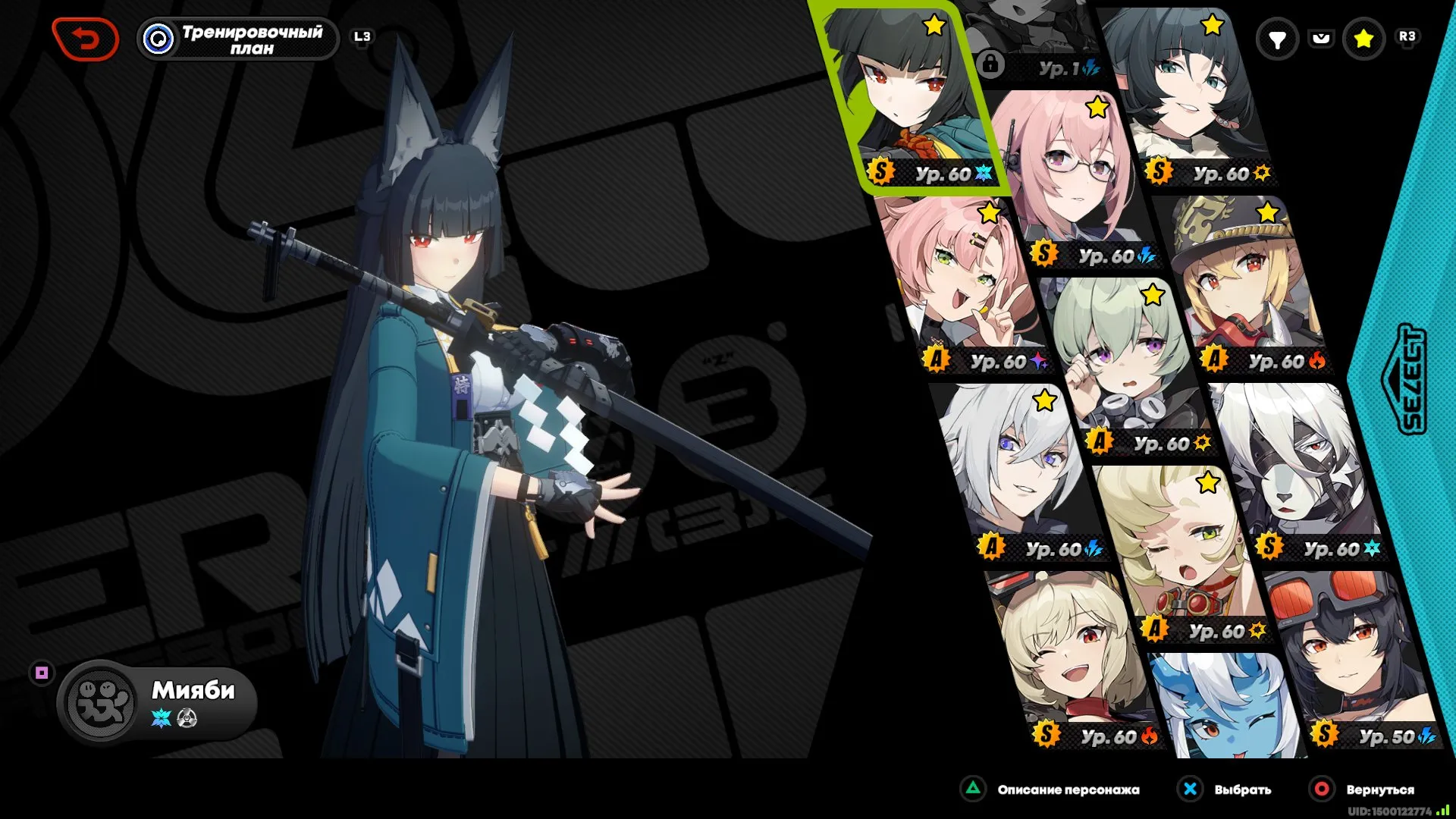
Task: Click the anomaly specialty icon beside the ice icon
Action: click(x=187, y=717)
